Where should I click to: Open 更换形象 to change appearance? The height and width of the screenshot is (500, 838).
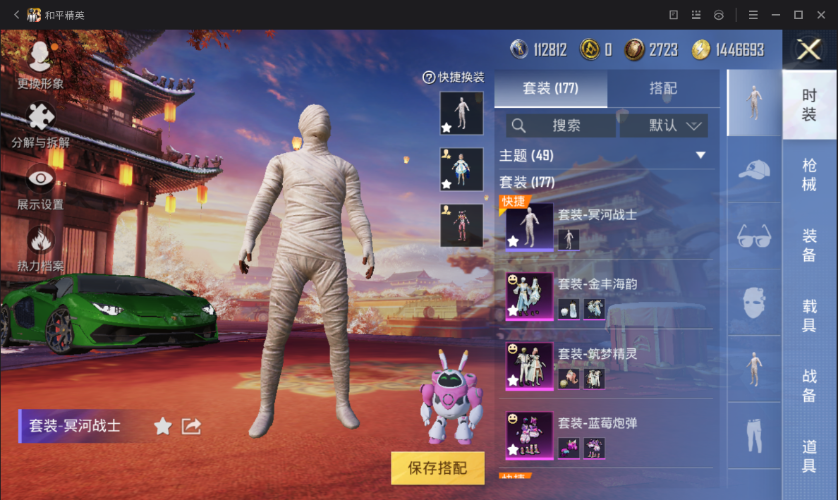point(40,65)
